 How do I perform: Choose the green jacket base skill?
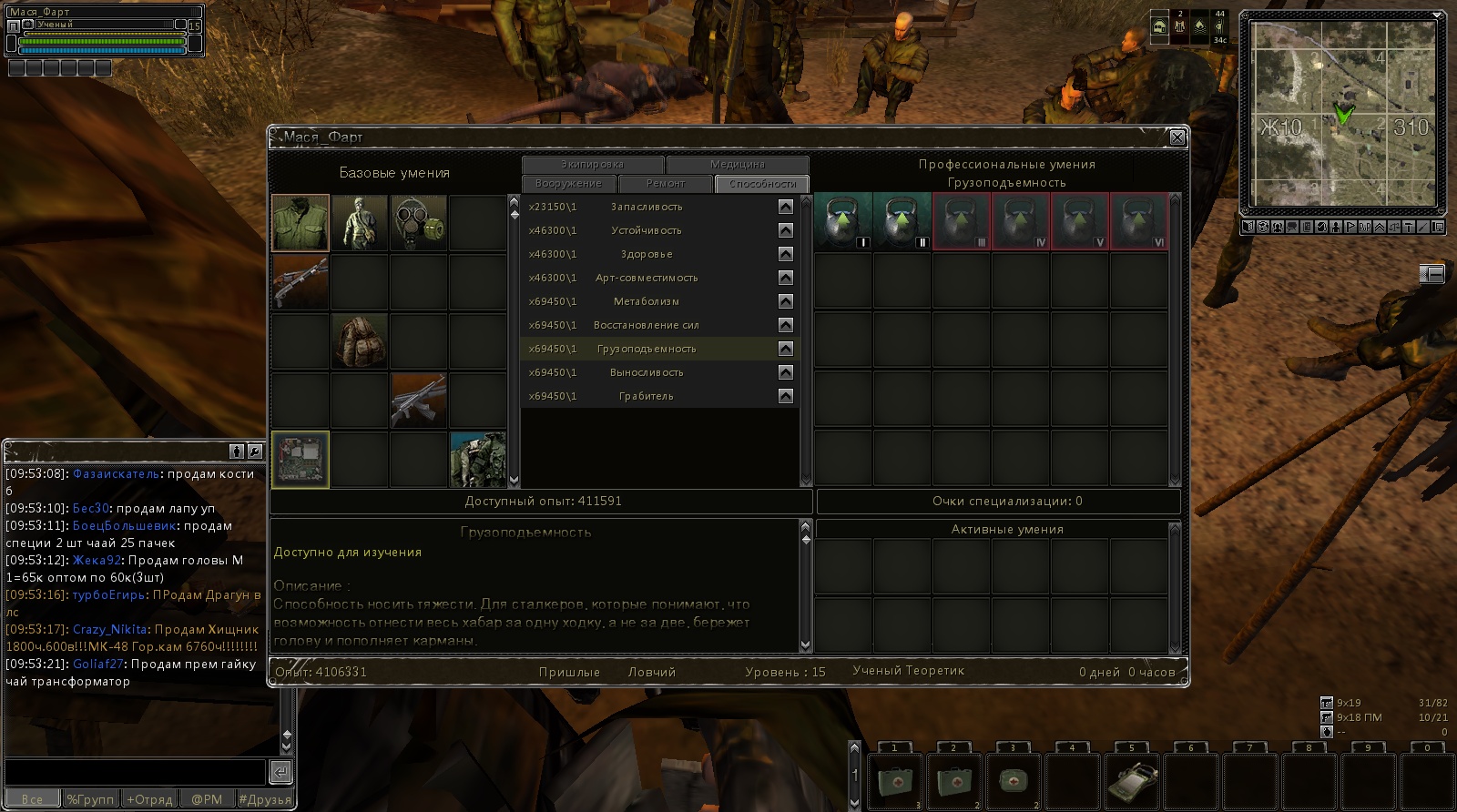(301, 222)
